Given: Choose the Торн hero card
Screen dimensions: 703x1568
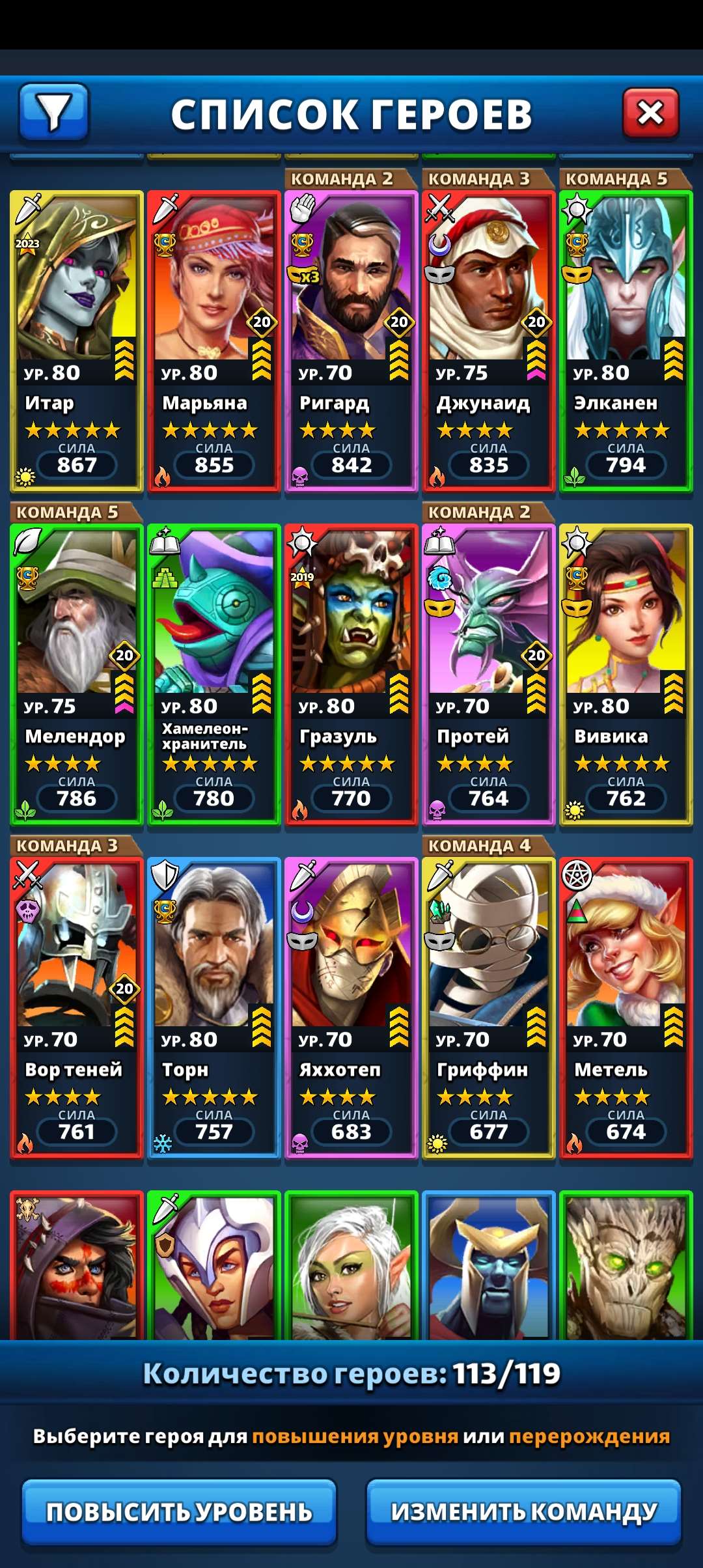Looking at the screenshot, I should click(x=214, y=1007).
